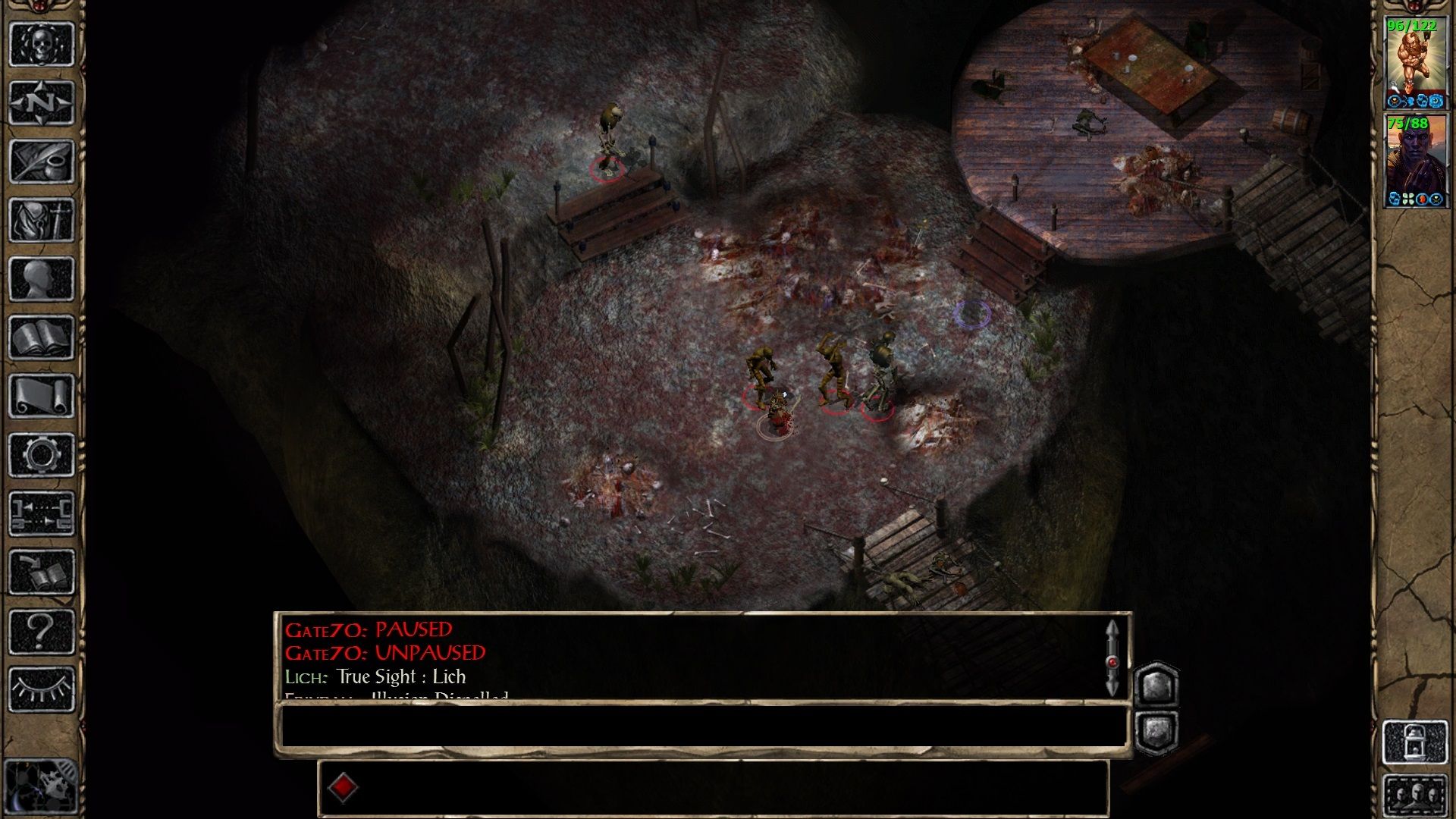The height and width of the screenshot is (819, 1456).
Task: Hide the interface with the closed-eye icon
Action: [x=41, y=689]
